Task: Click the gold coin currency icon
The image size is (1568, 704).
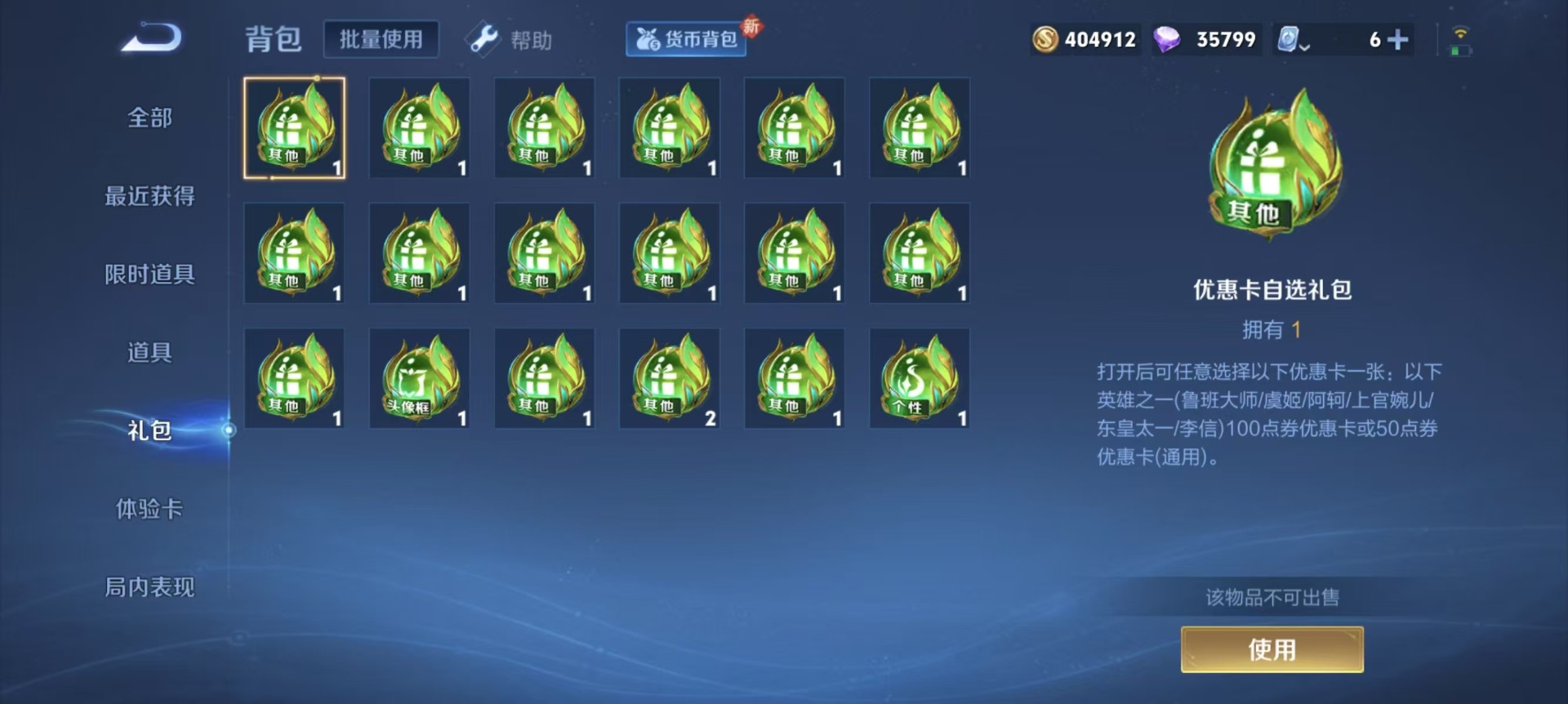Action: tap(1045, 38)
